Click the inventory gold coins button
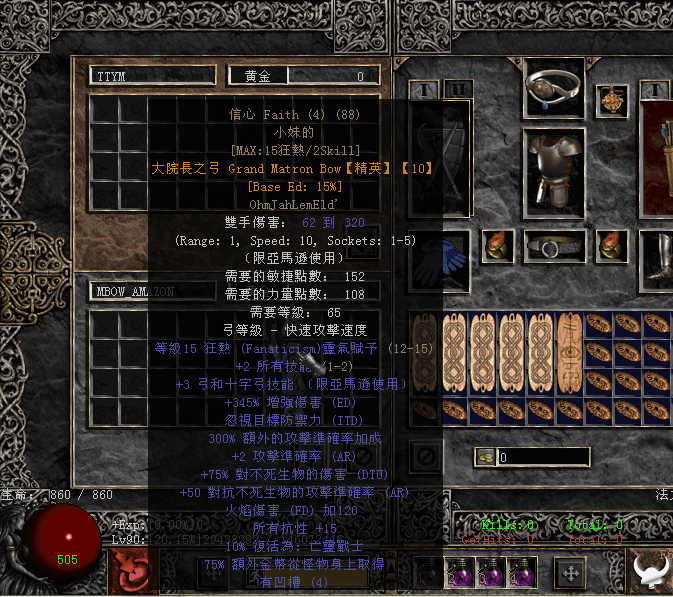The width and height of the screenshot is (673, 597). click(483, 457)
